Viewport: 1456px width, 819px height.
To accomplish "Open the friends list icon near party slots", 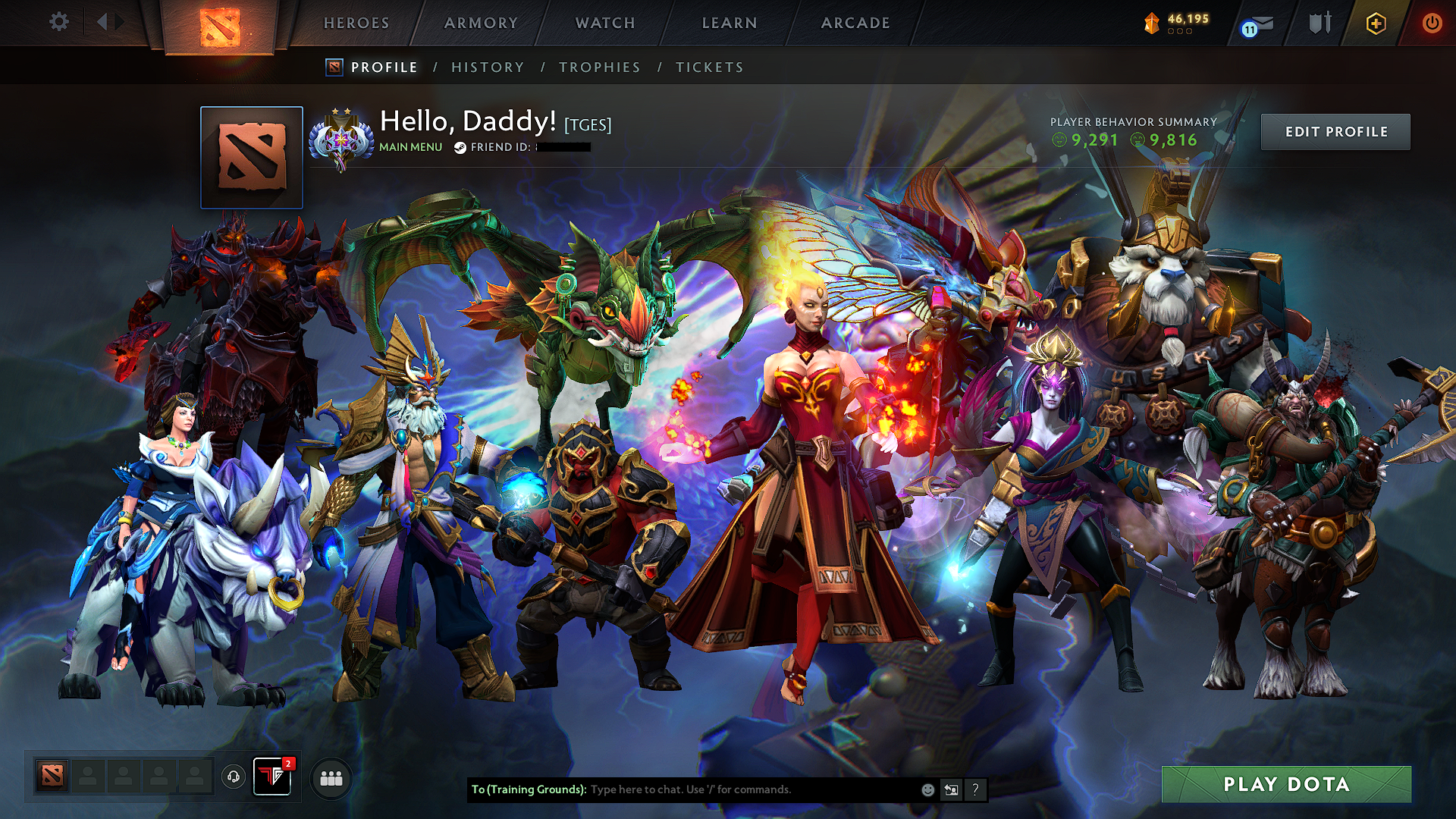I will pyautogui.click(x=330, y=777).
